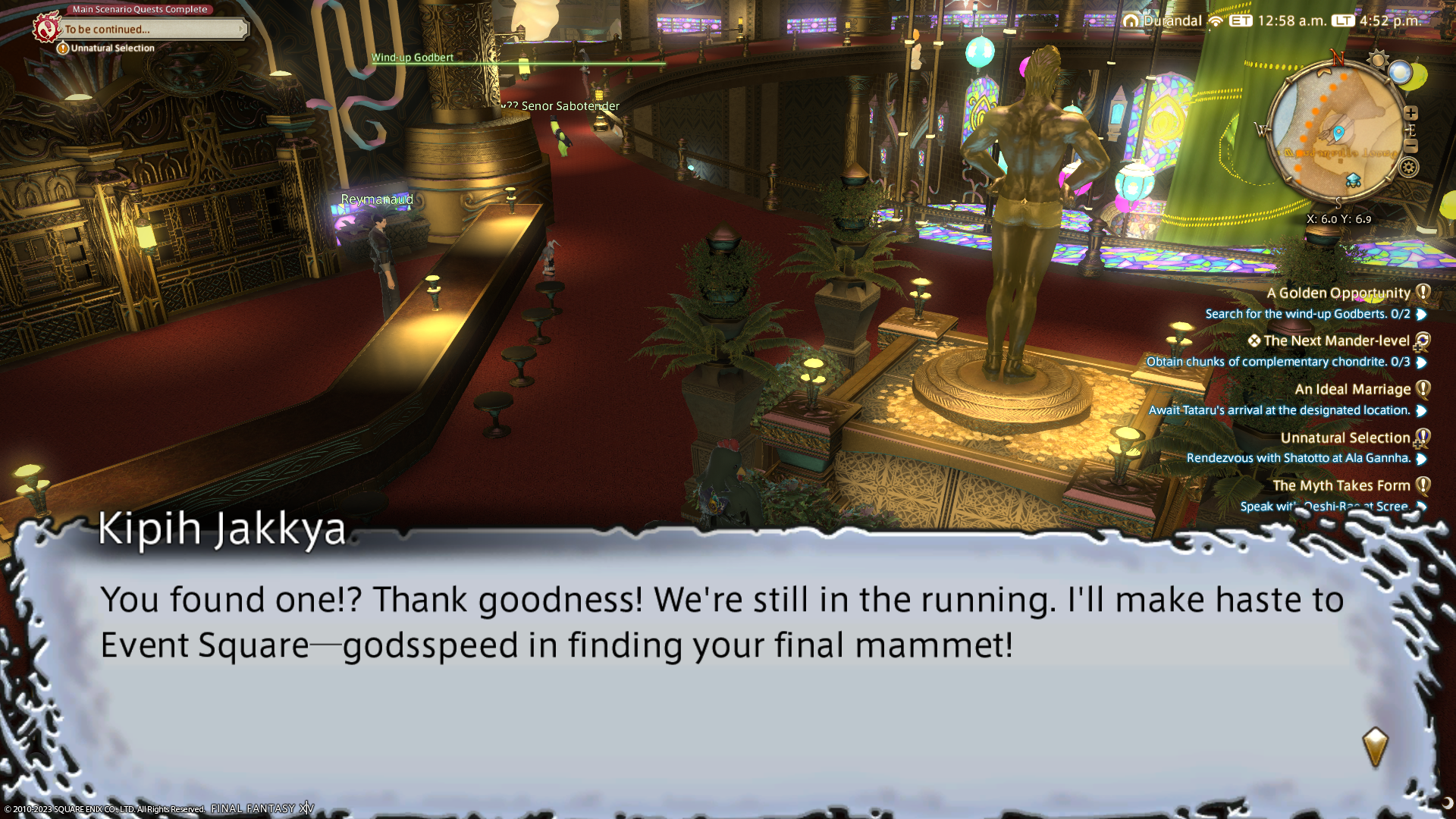Image resolution: width=1456 pixels, height=819 pixels.
Task: Click 'Search for the wind-up Godberts' objective
Action: (x=1307, y=314)
